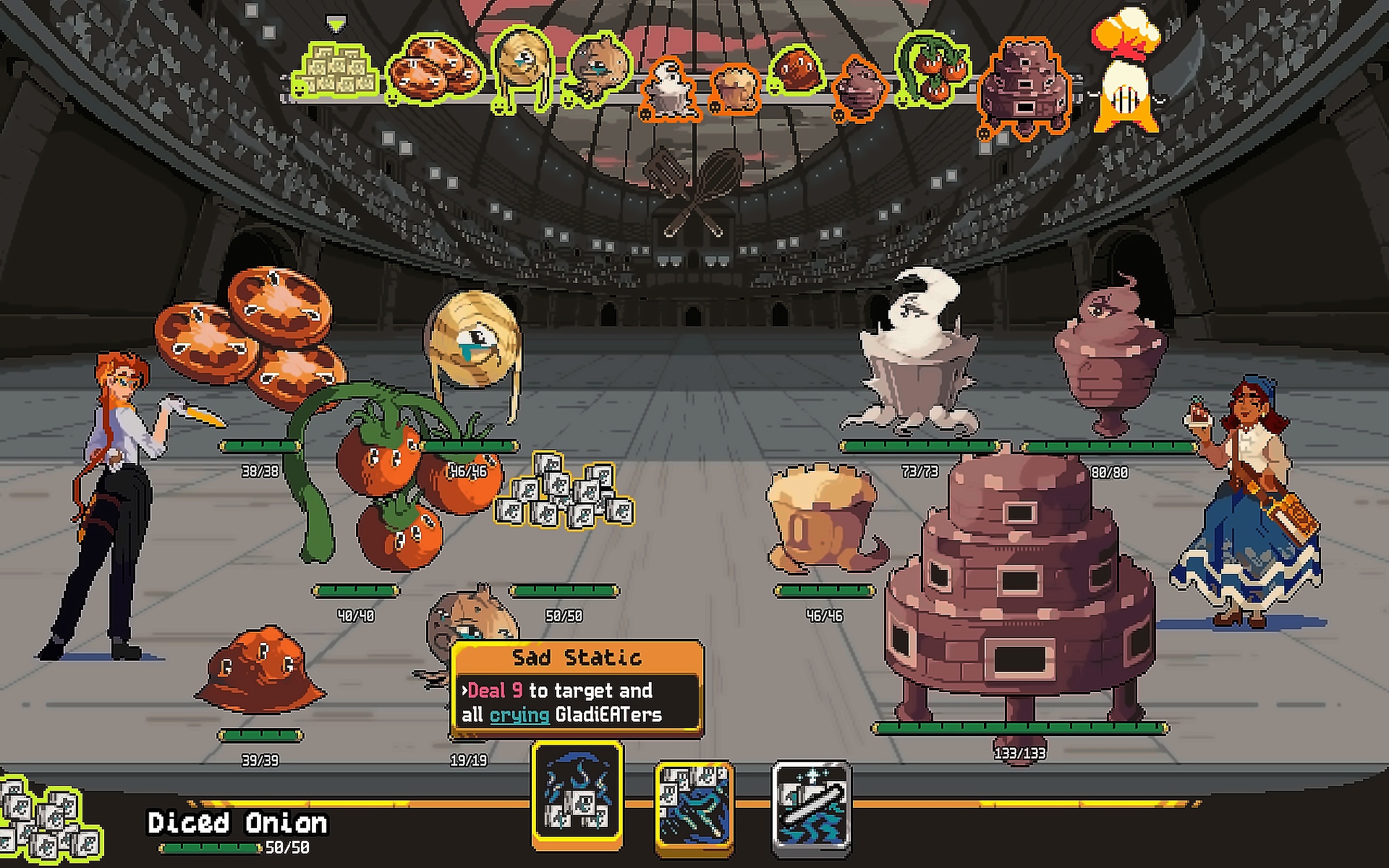
Task: Click the chef hat icon on turn bar
Action: click(x=1126, y=32)
